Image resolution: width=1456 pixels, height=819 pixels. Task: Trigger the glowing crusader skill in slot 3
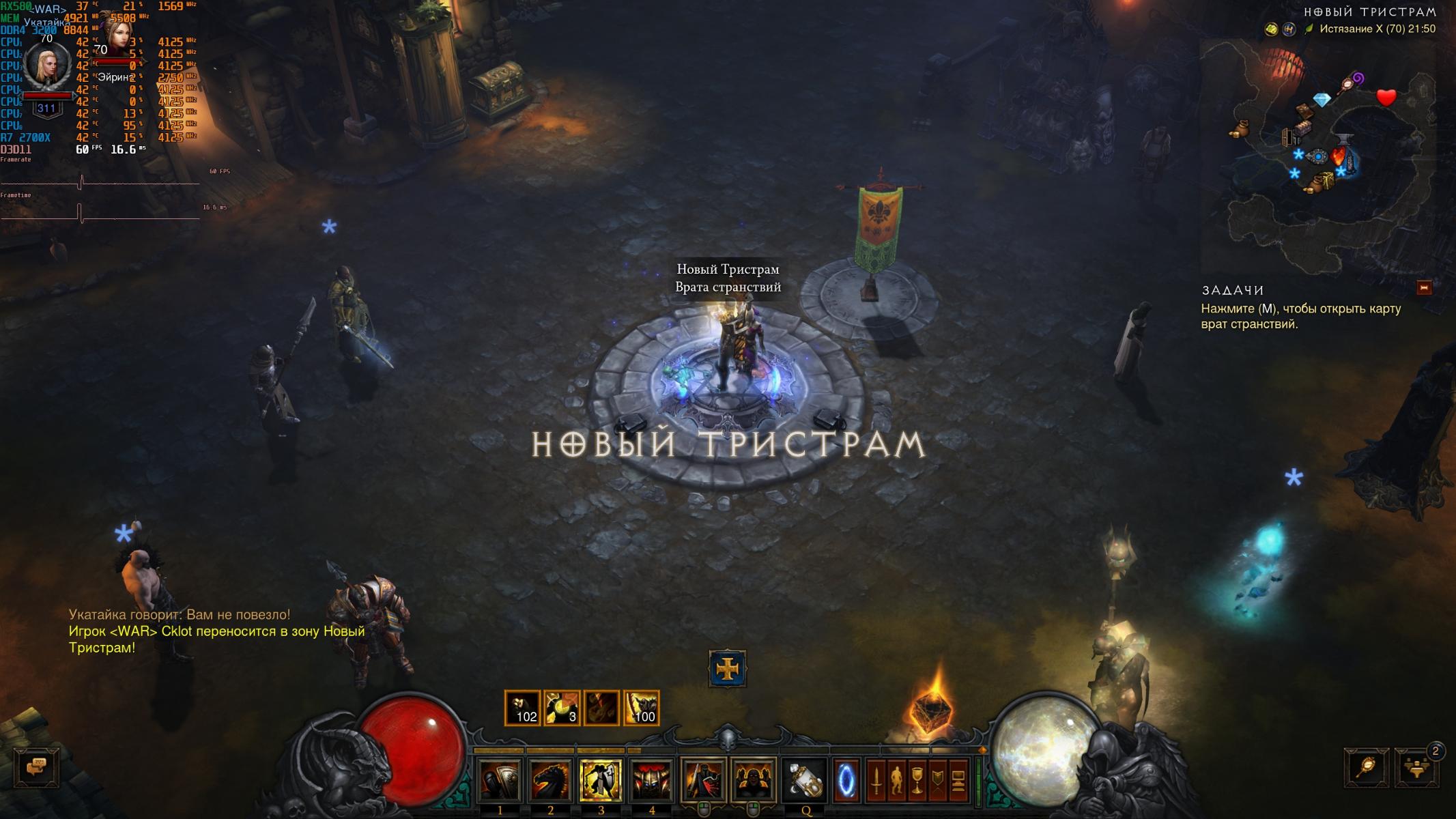pyautogui.click(x=601, y=781)
